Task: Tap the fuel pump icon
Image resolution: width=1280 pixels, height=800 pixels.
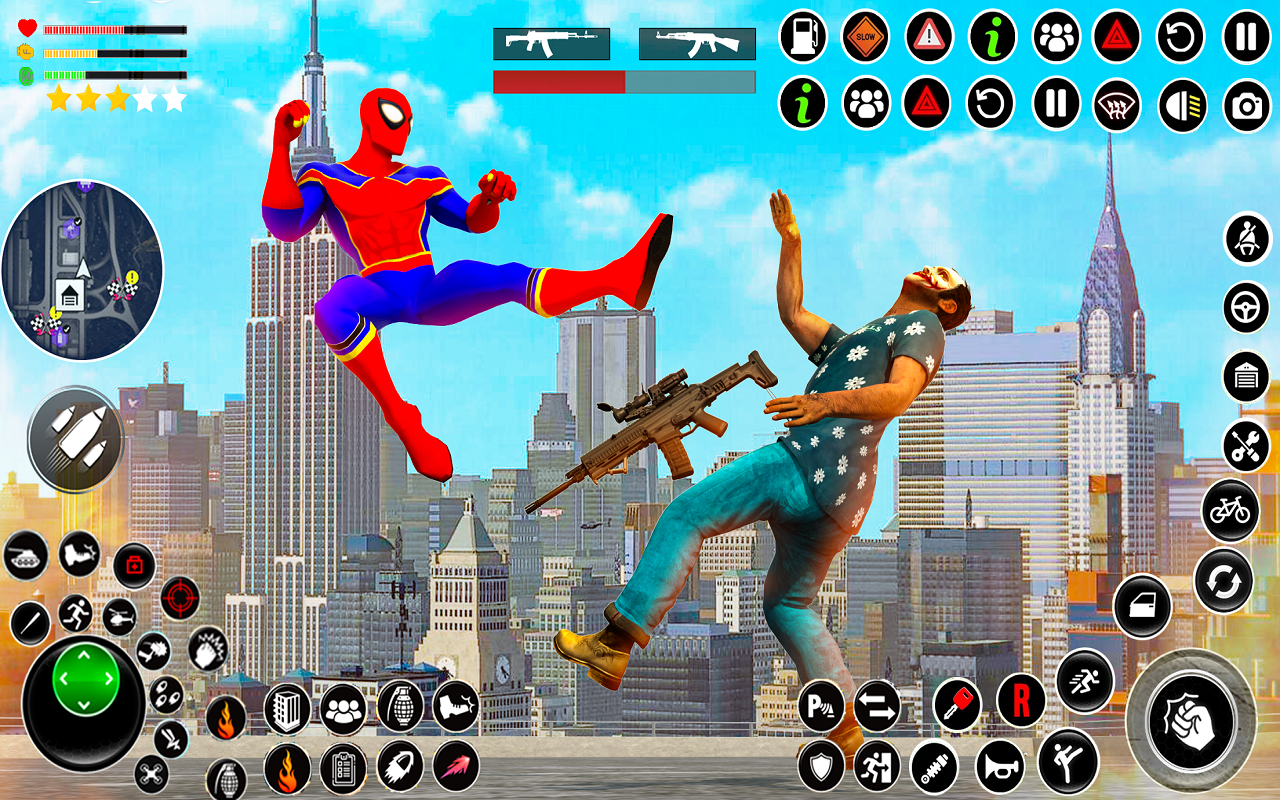Action: click(803, 37)
